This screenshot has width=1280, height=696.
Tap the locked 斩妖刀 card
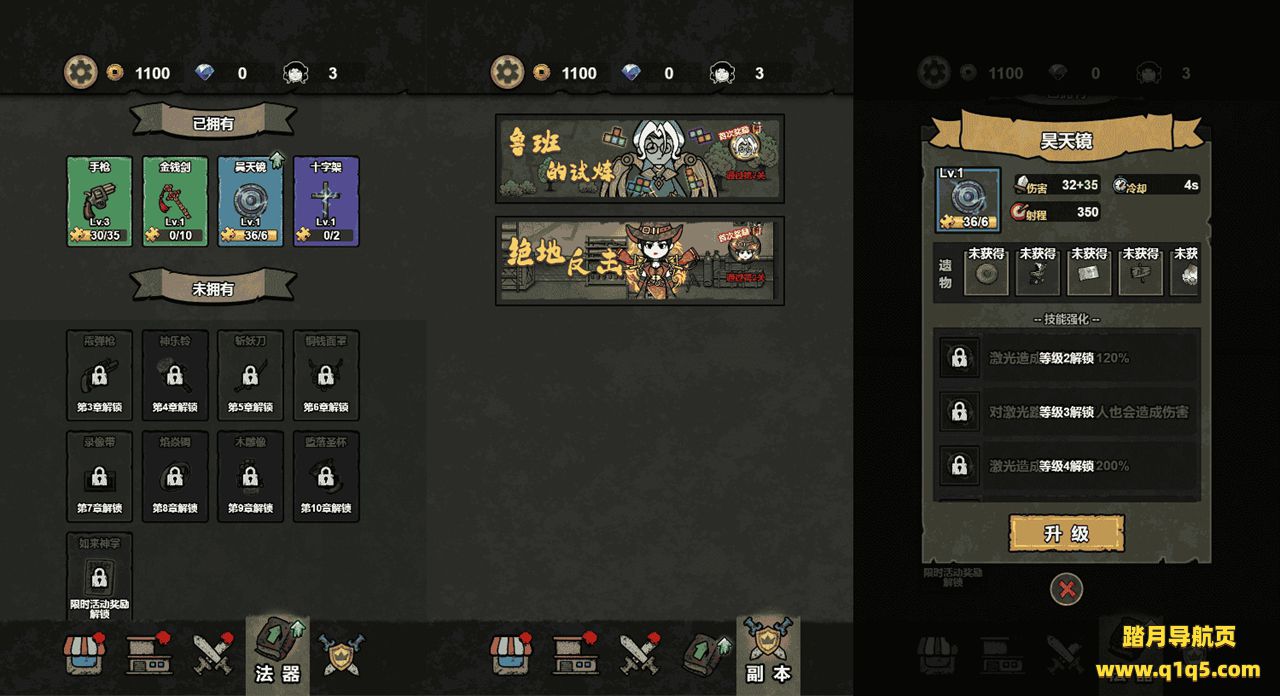click(x=250, y=375)
